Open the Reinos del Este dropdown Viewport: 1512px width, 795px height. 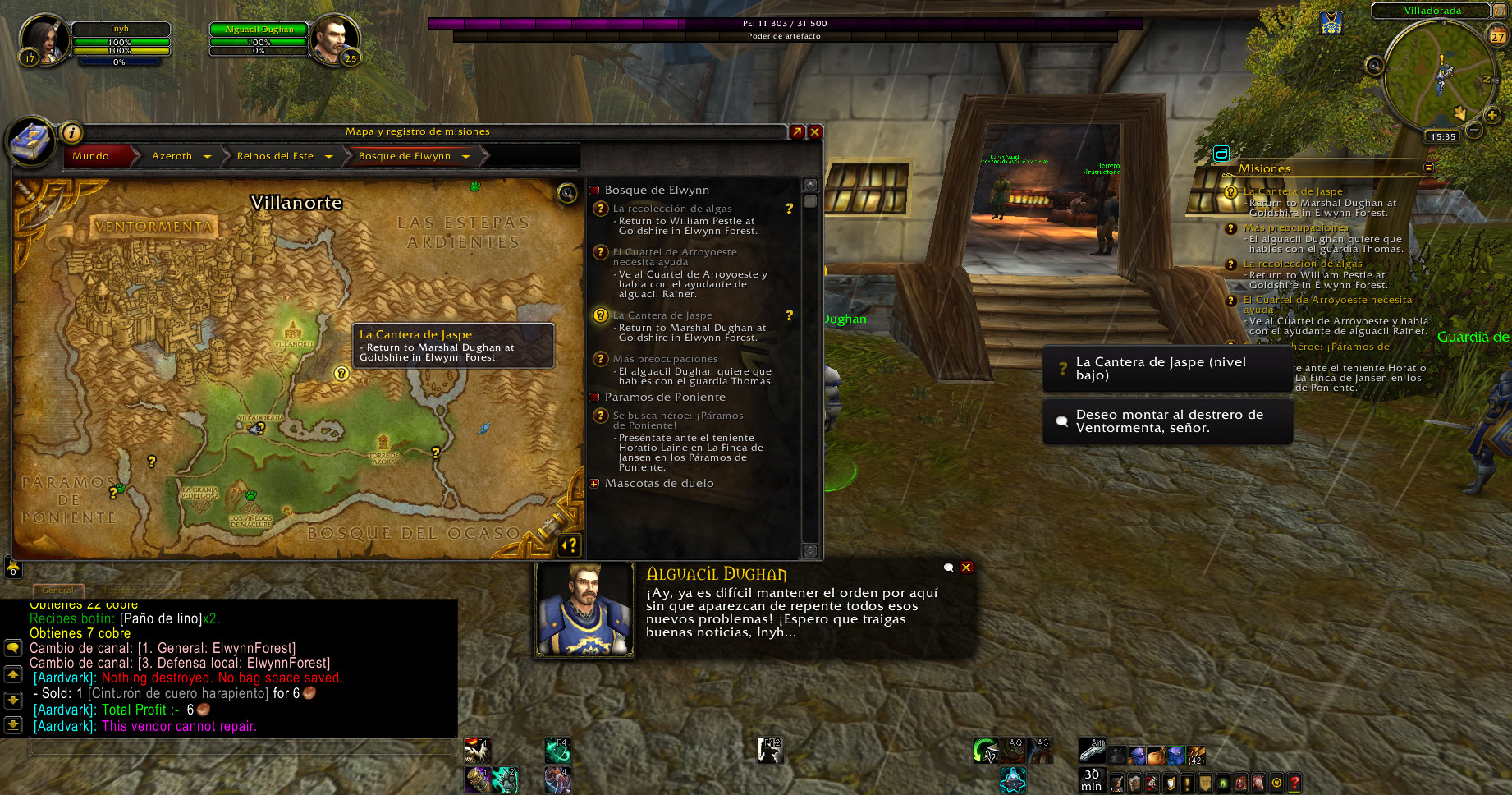[328, 156]
